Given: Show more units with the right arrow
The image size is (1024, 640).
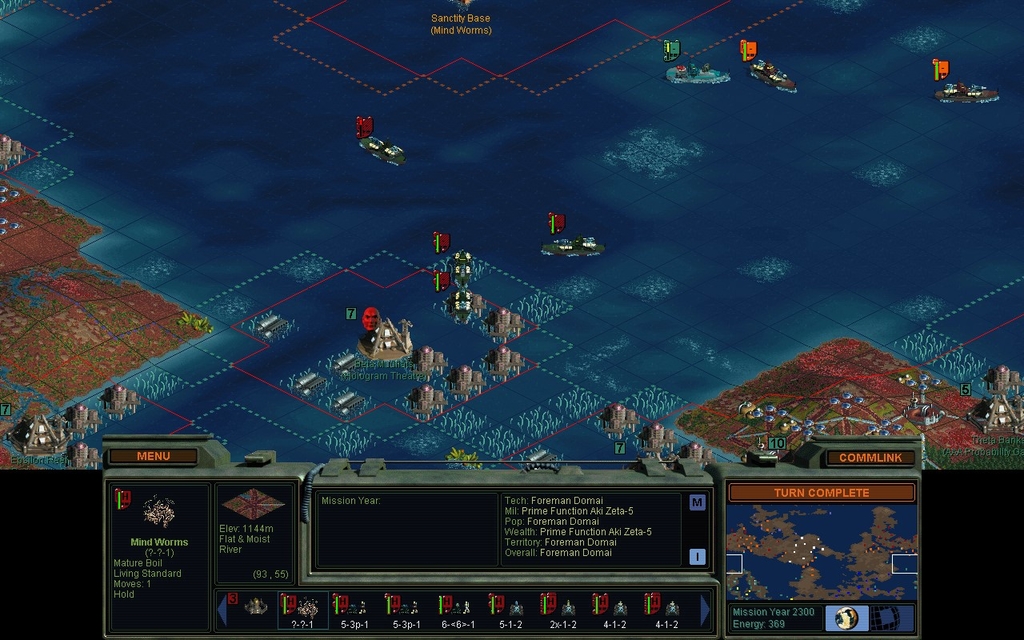Looking at the screenshot, I should click(x=705, y=609).
